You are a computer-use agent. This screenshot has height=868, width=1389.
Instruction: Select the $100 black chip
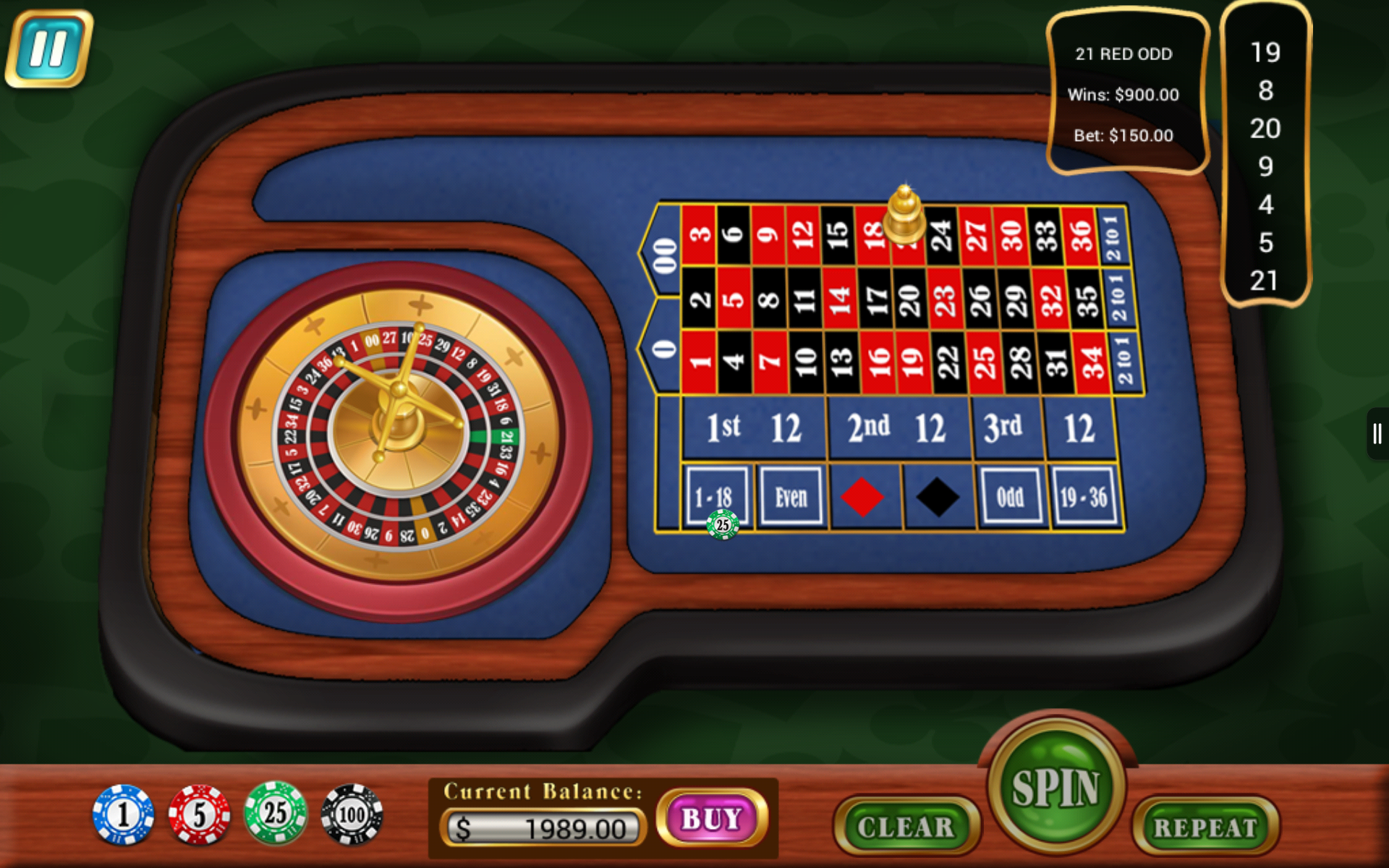[352, 813]
